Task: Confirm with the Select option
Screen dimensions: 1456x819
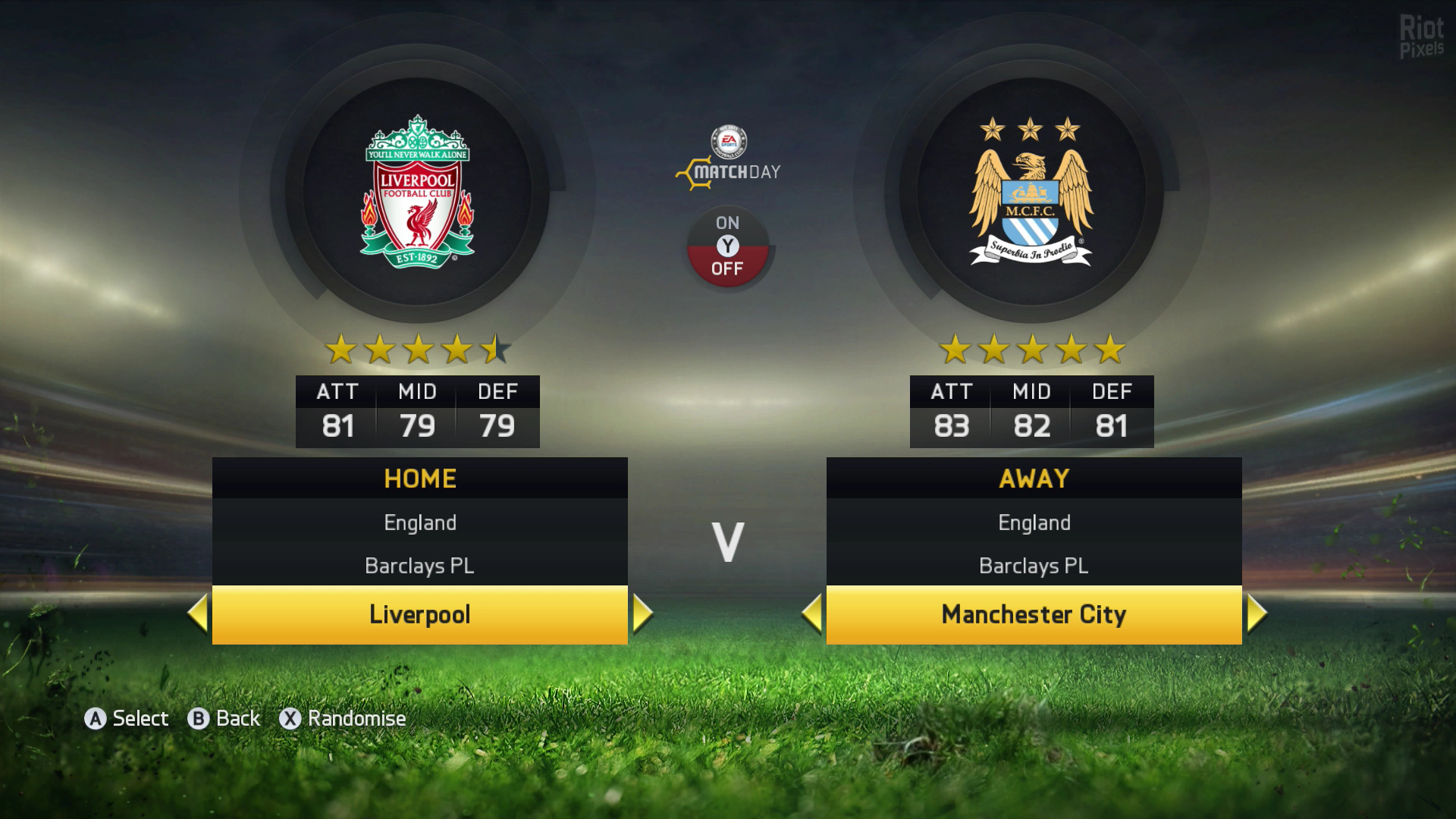Action: (127, 718)
